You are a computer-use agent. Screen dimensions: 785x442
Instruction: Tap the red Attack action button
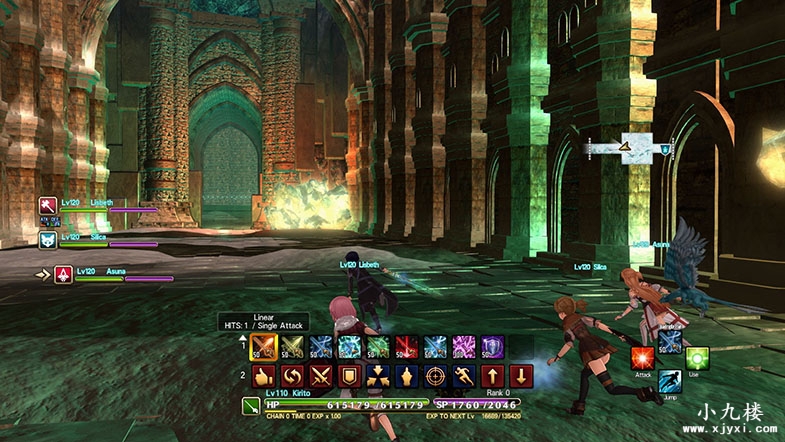pos(643,359)
